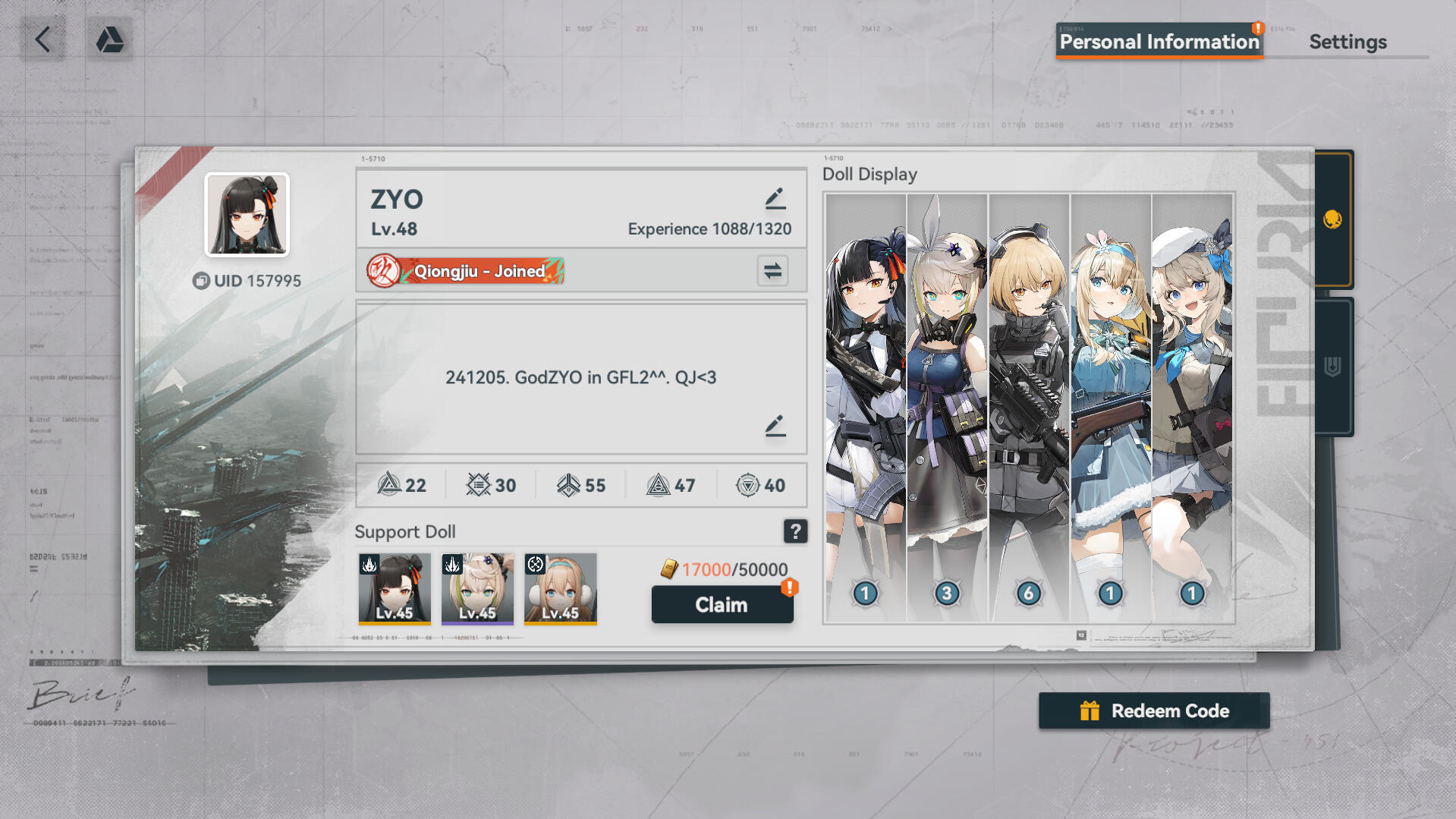This screenshot has height=819, width=1456.
Task: Claim the support doll rewards
Action: tap(722, 605)
